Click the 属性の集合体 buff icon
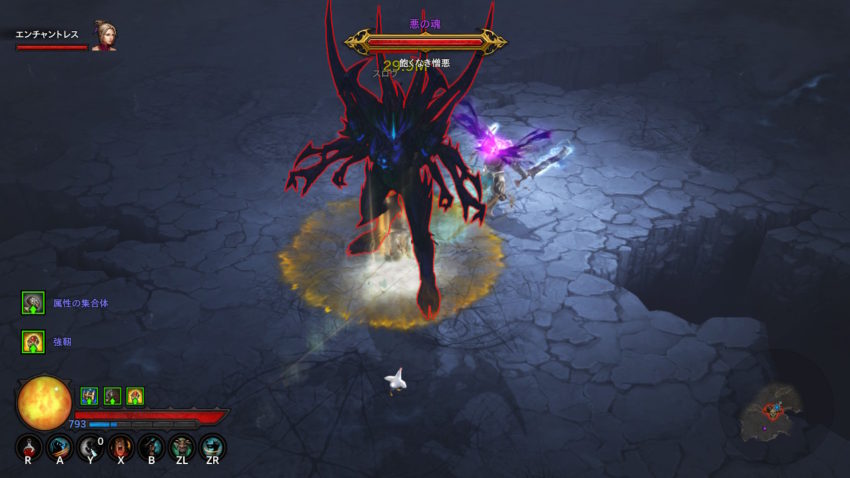This screenshot has width=850, height=478. pos(33,302)
